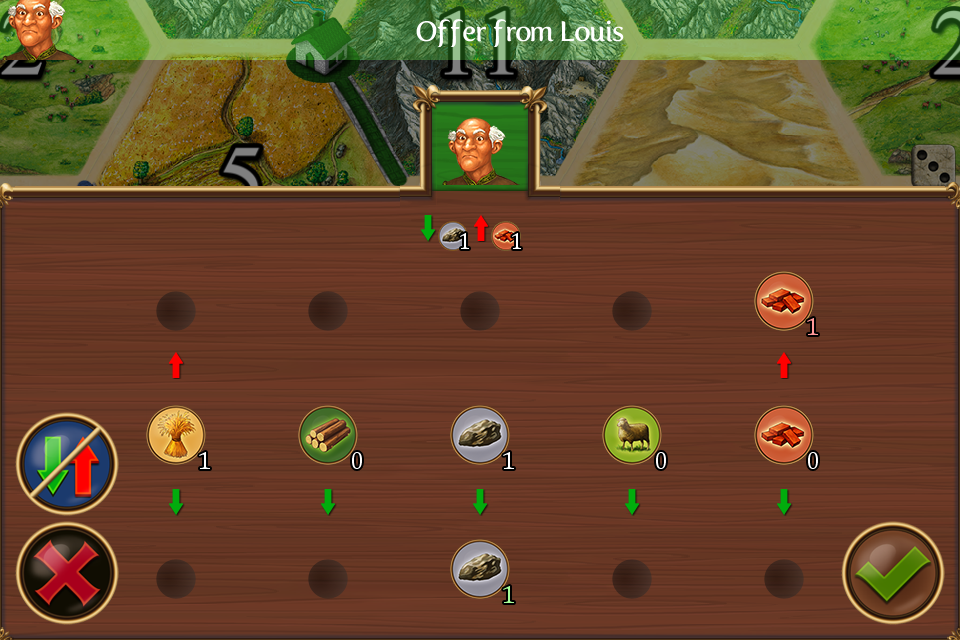Accept Louis's trade offer with green checkmark
The width and height of the screenshot is (960, 640).
coord(892,572)
